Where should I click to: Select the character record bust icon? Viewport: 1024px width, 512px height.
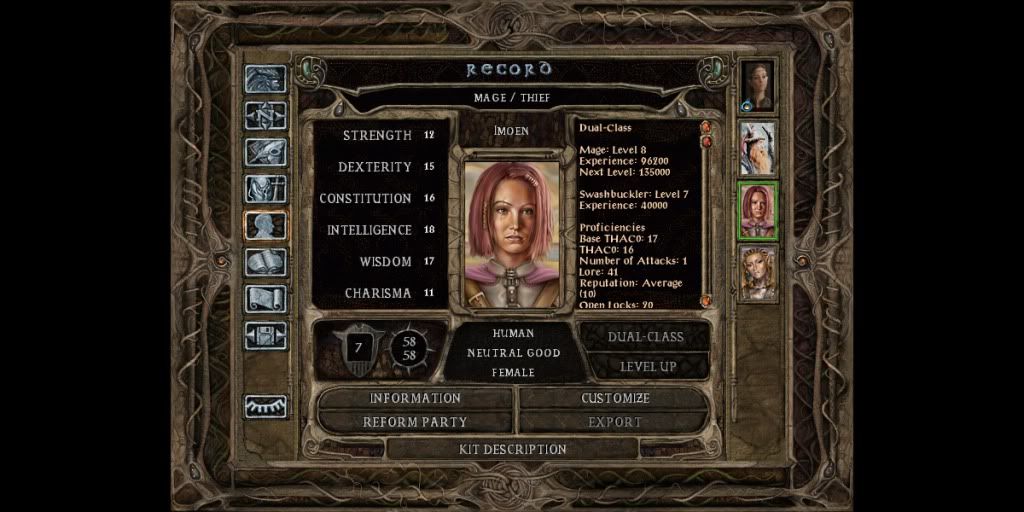pyautogui.click(x=265, y=226)
